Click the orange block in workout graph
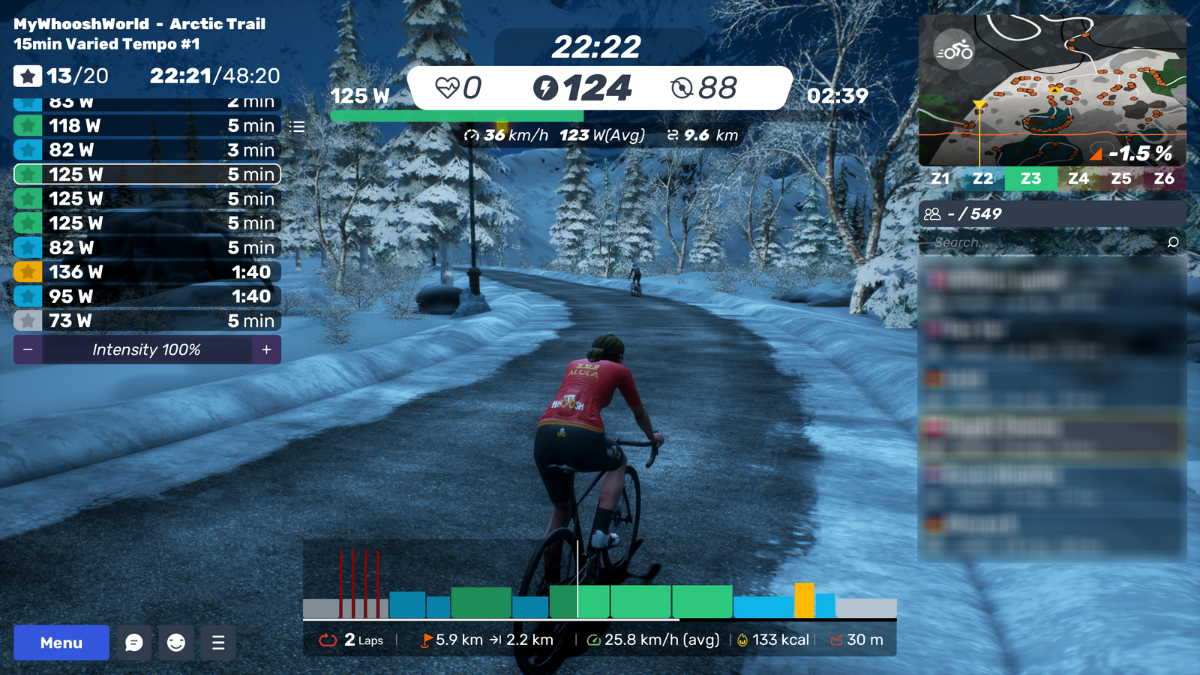Image resolution: width=1200 pixels, height=675 pixels. coord(804,600)
